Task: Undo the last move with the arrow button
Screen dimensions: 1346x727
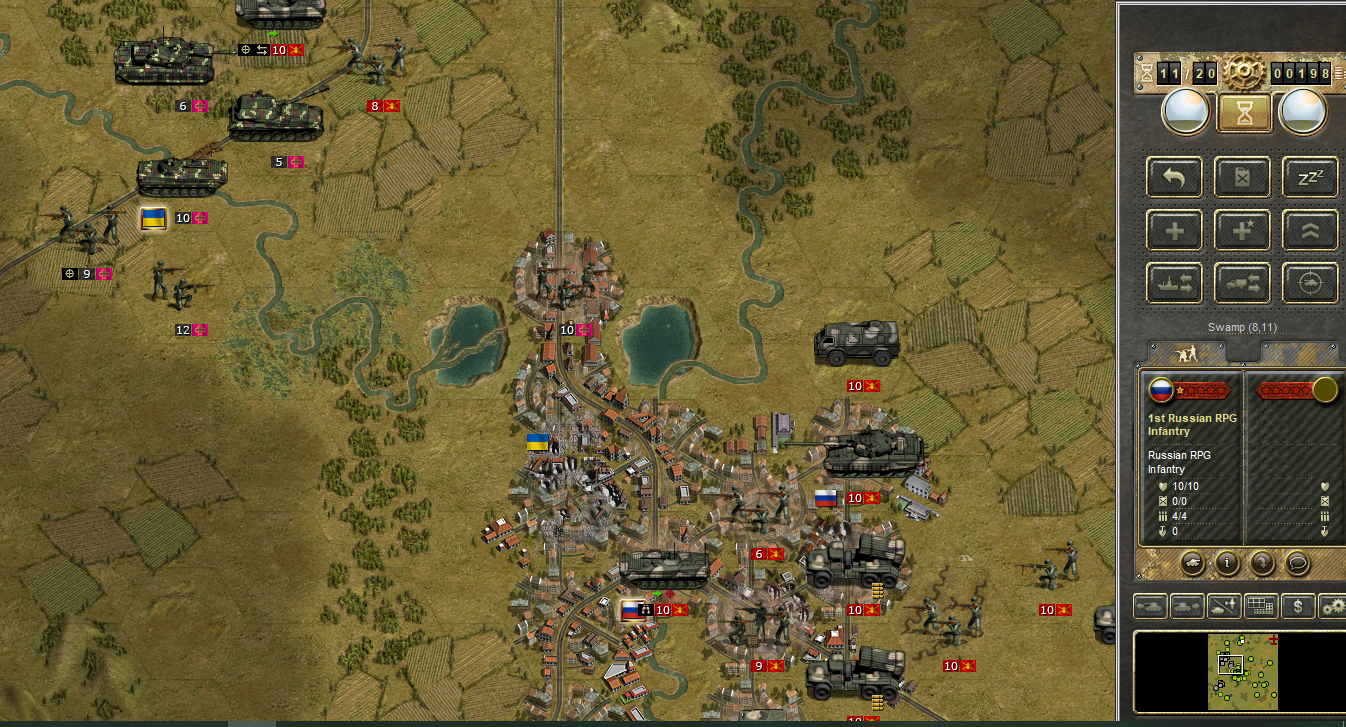Action: click(x=1175, y=178)
